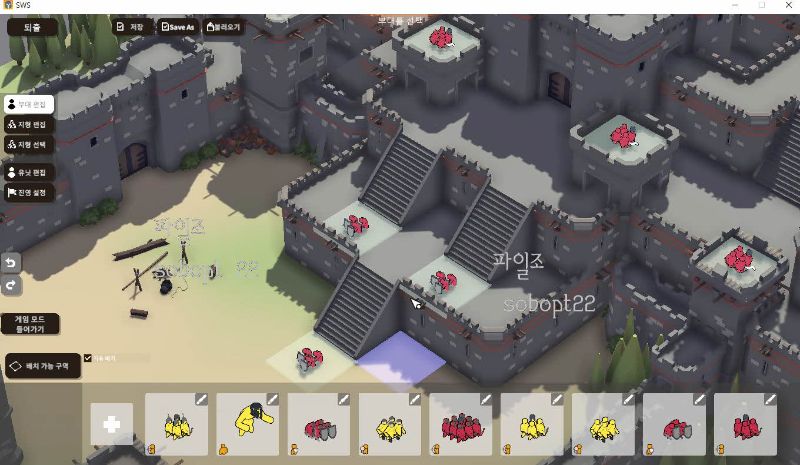Screen dimensions: 800x465
Task: Enter game mode via 게임 모드 들어가기
Action: pyautogui.click(x=30, y=324)
